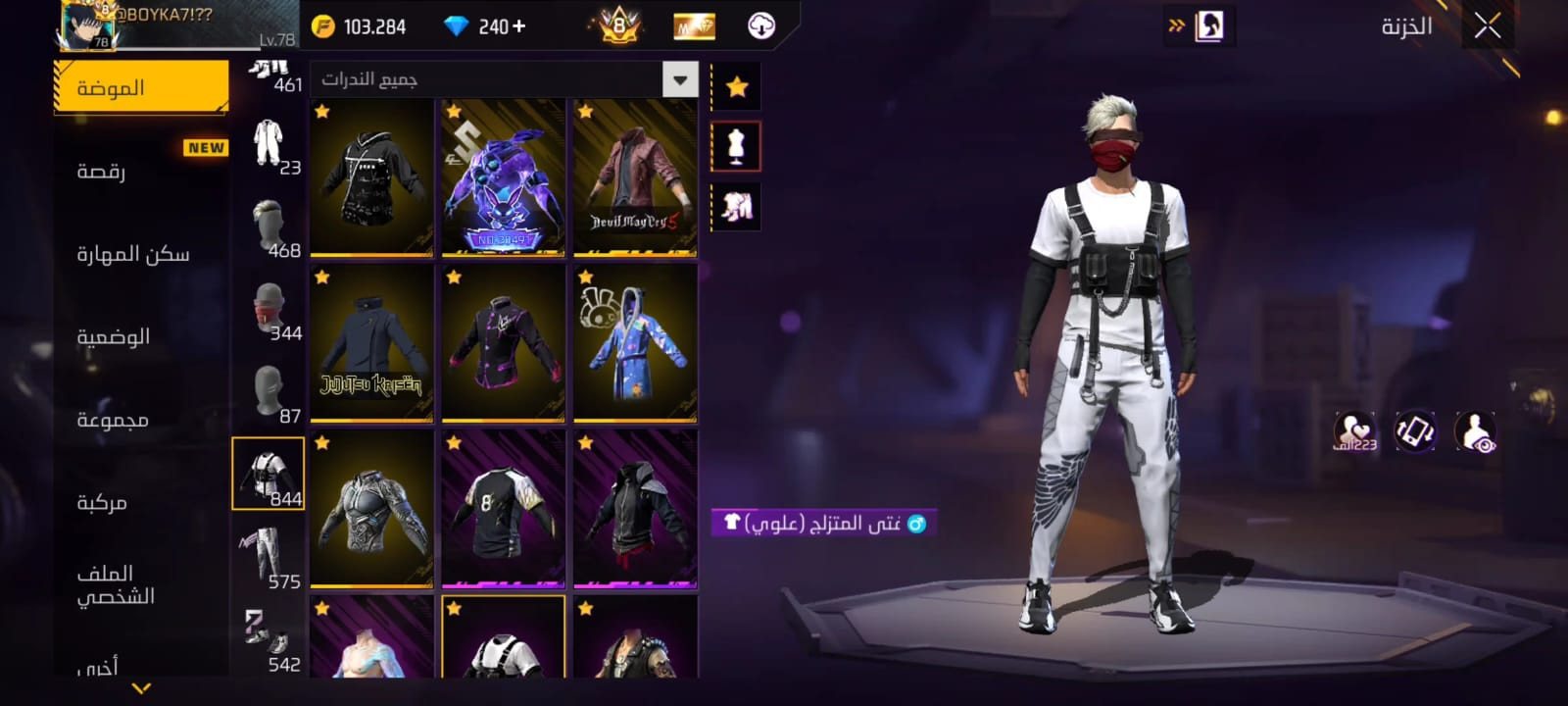Viewport: 1568px width, 706px height.
Task: Switch to the رقصة emotes tab
Action: click(x=102, y=172)
